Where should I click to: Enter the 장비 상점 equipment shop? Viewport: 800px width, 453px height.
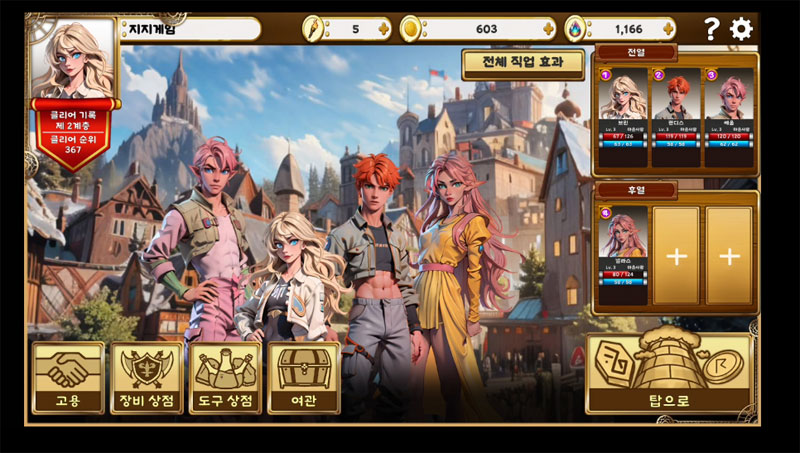tap(147, 377)
